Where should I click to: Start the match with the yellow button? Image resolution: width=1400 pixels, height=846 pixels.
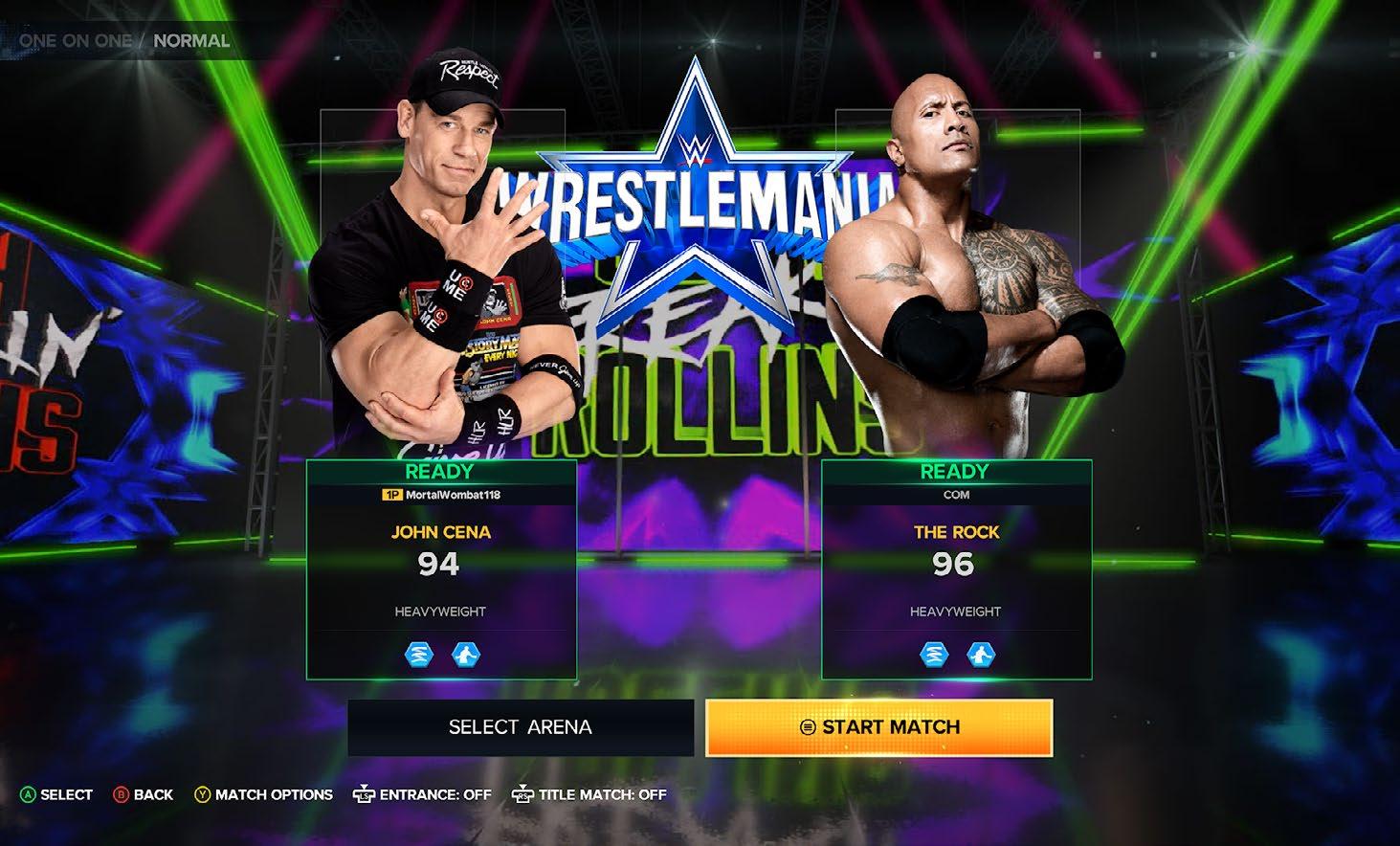pyautogui.click(x=879, y=727)
